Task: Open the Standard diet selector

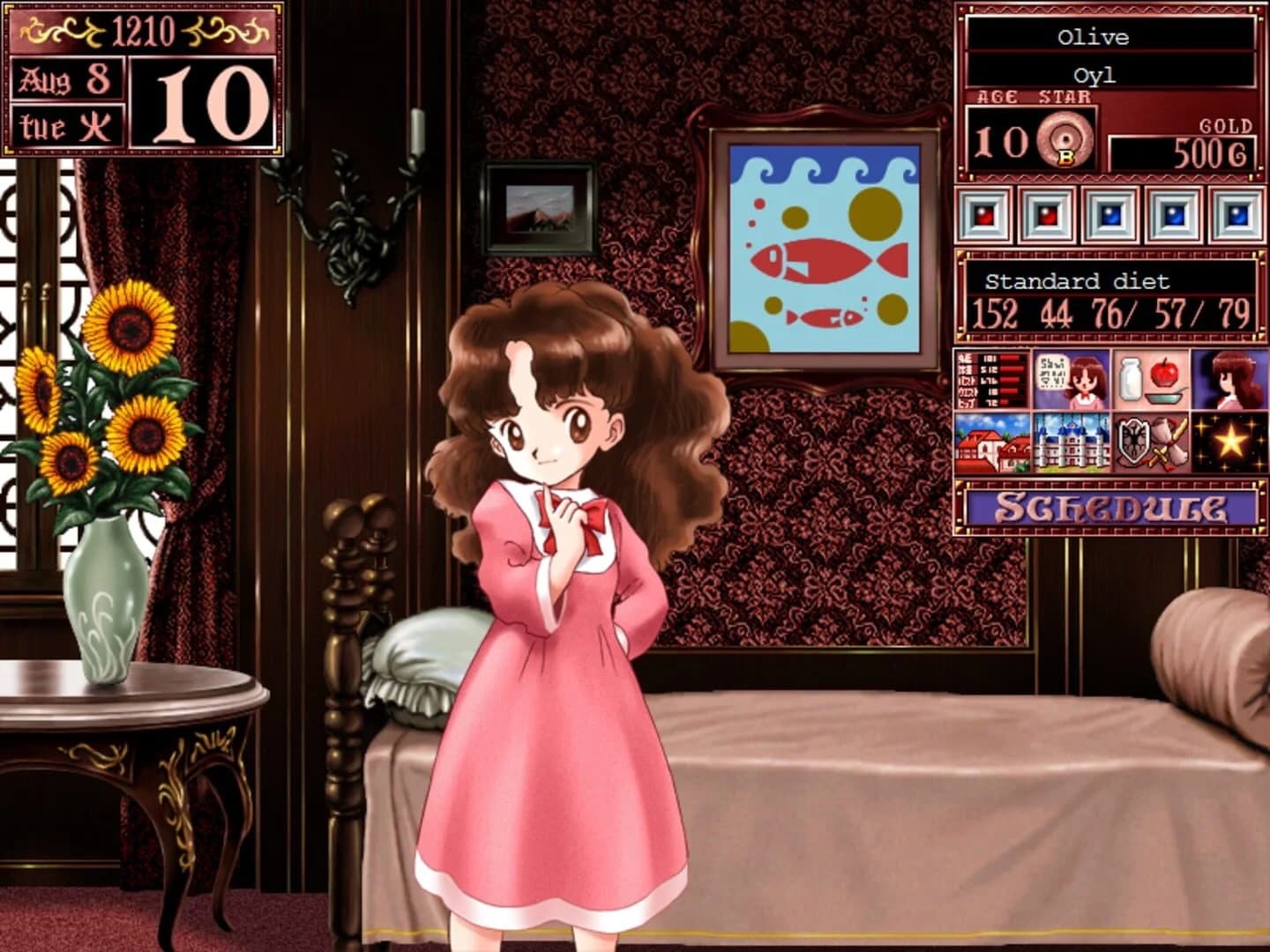Action: [1079, 282]
